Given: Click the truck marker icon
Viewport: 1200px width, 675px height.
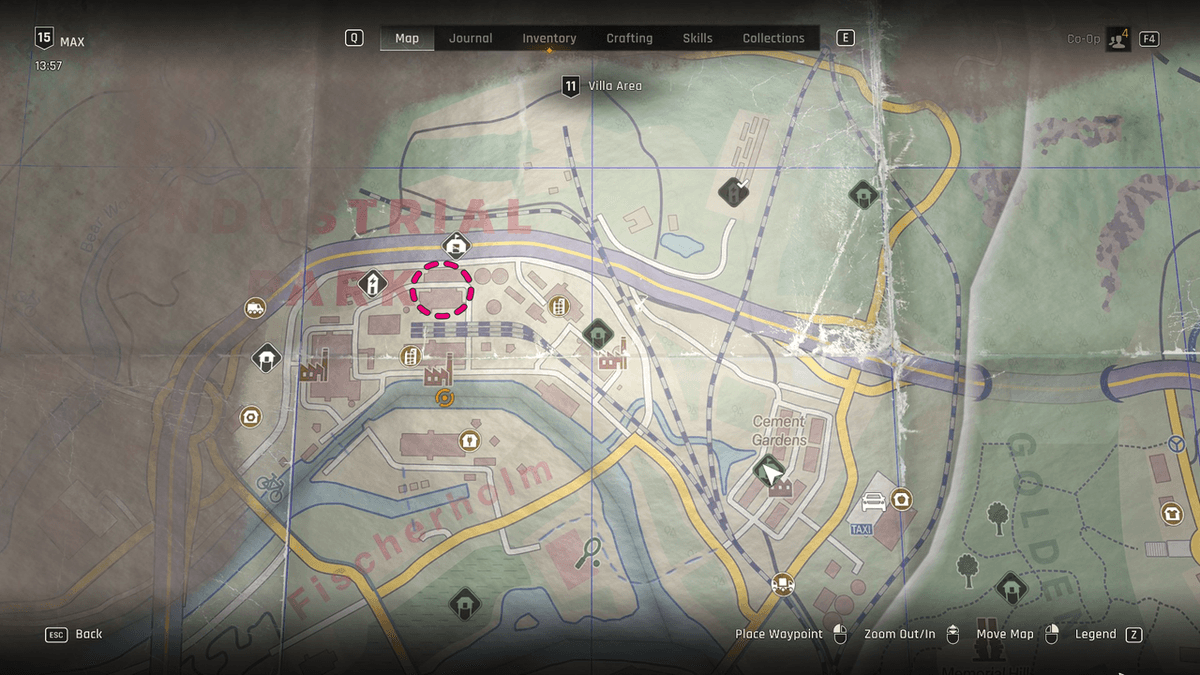Looking at the screenshot, I should click(255, 308).
